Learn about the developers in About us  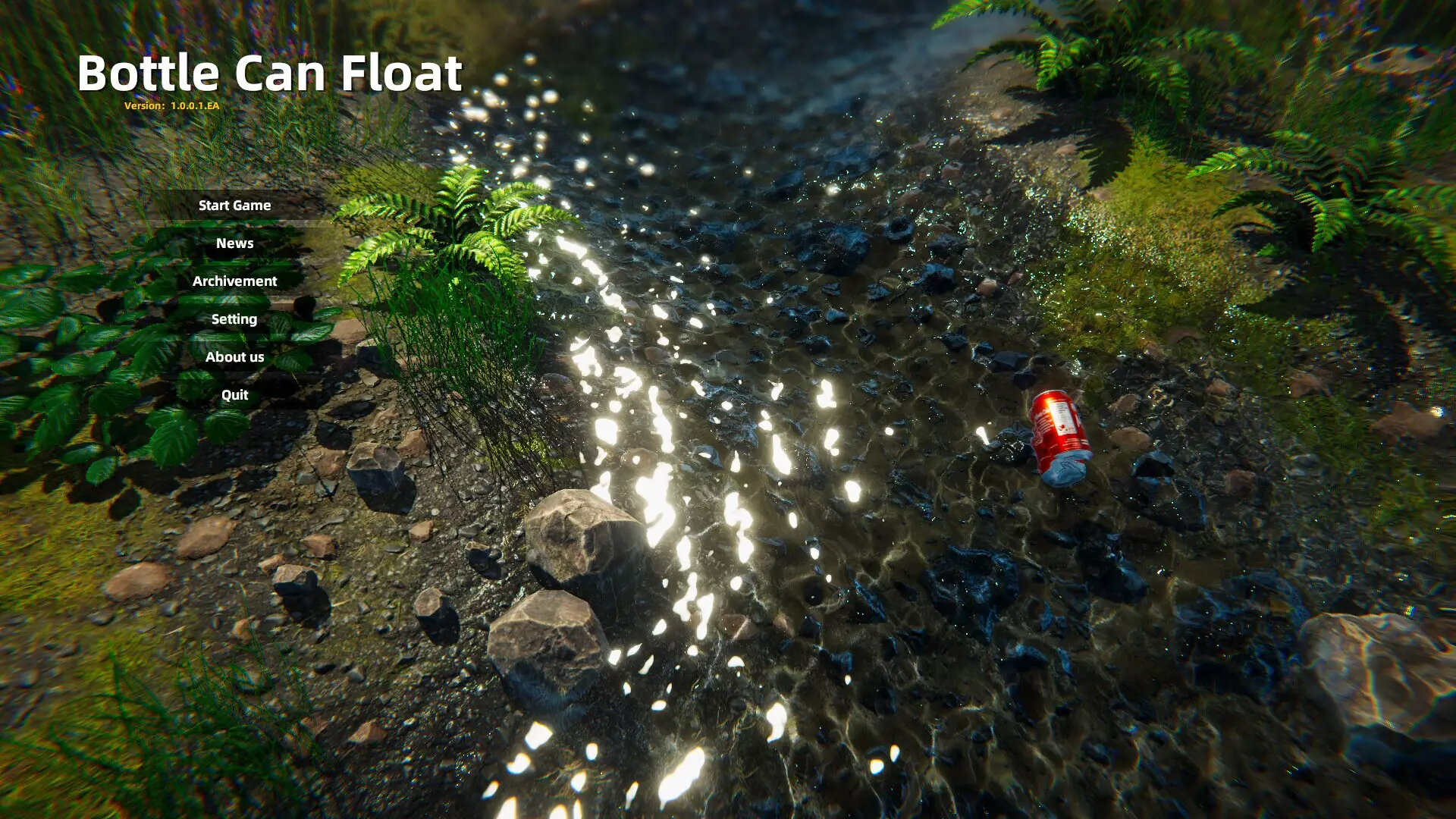click(234, 356)
